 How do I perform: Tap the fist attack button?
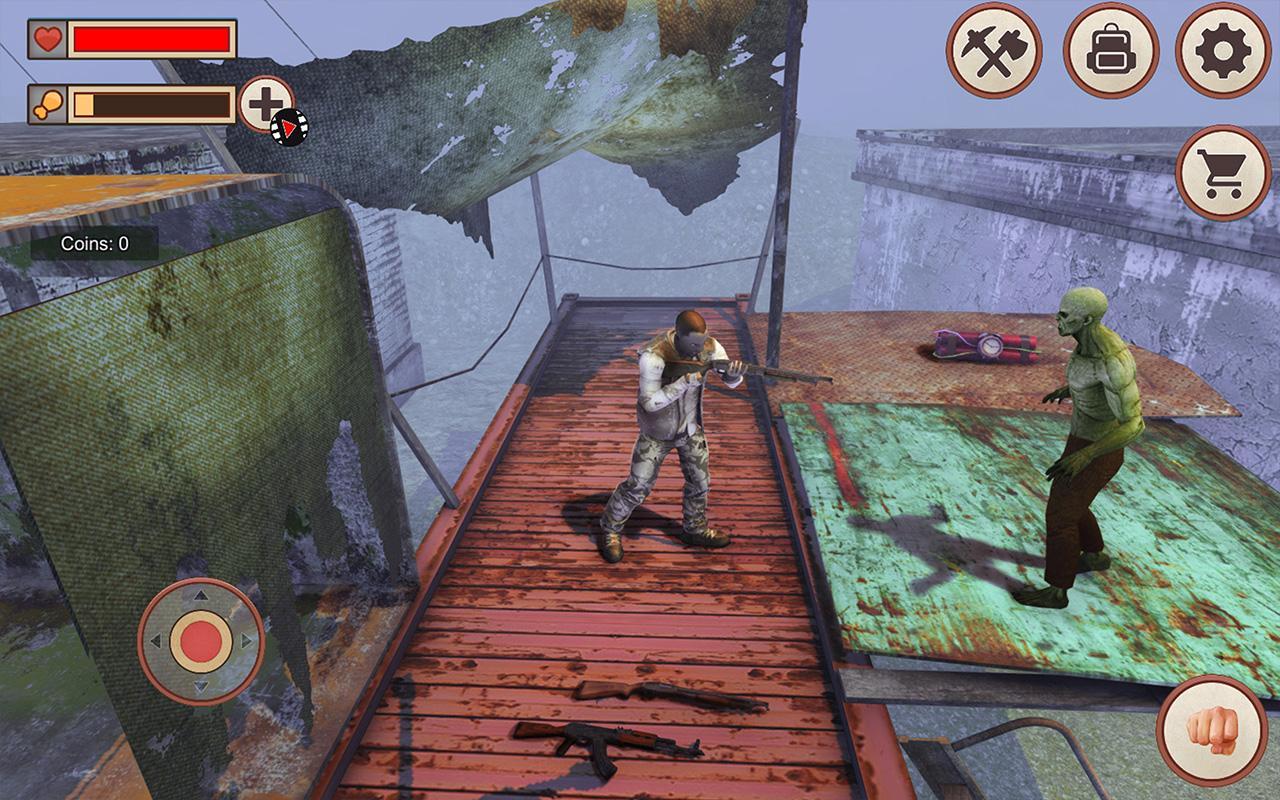(x=1211, y=729)
